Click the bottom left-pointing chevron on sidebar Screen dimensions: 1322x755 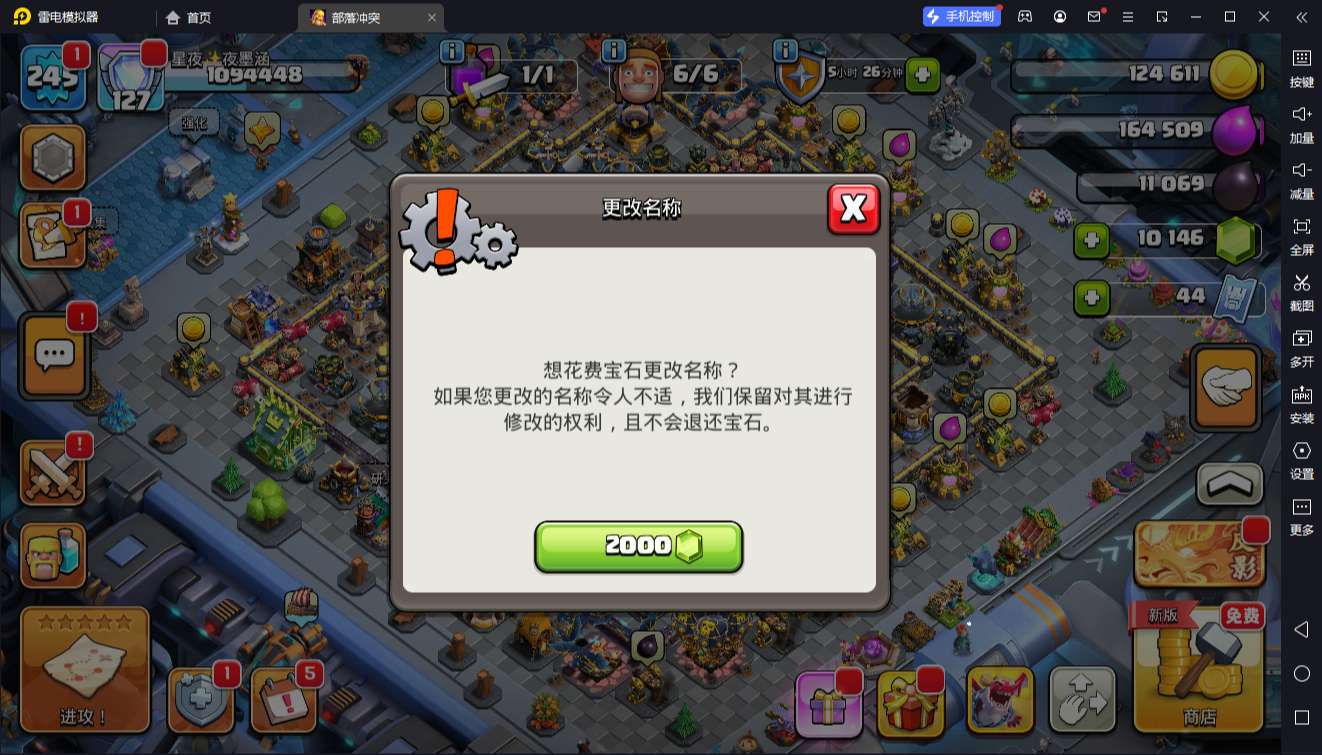(x=1301, y=630)
